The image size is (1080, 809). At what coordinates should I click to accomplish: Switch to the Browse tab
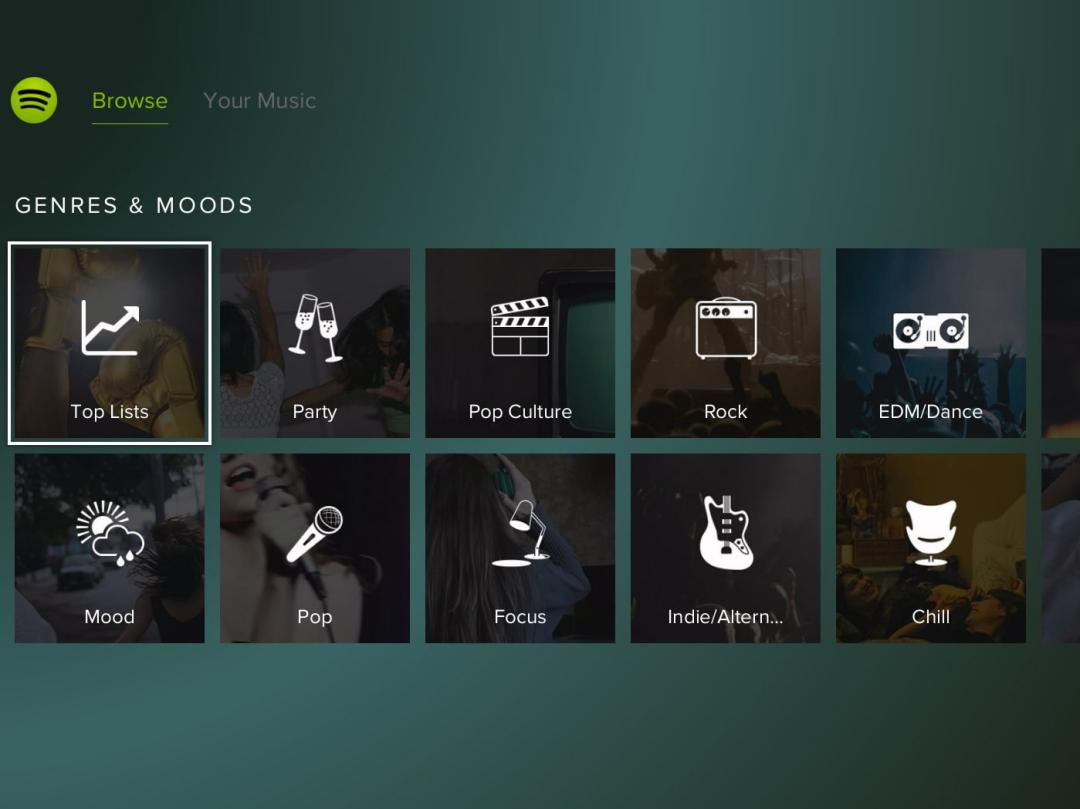pos(129,101)
